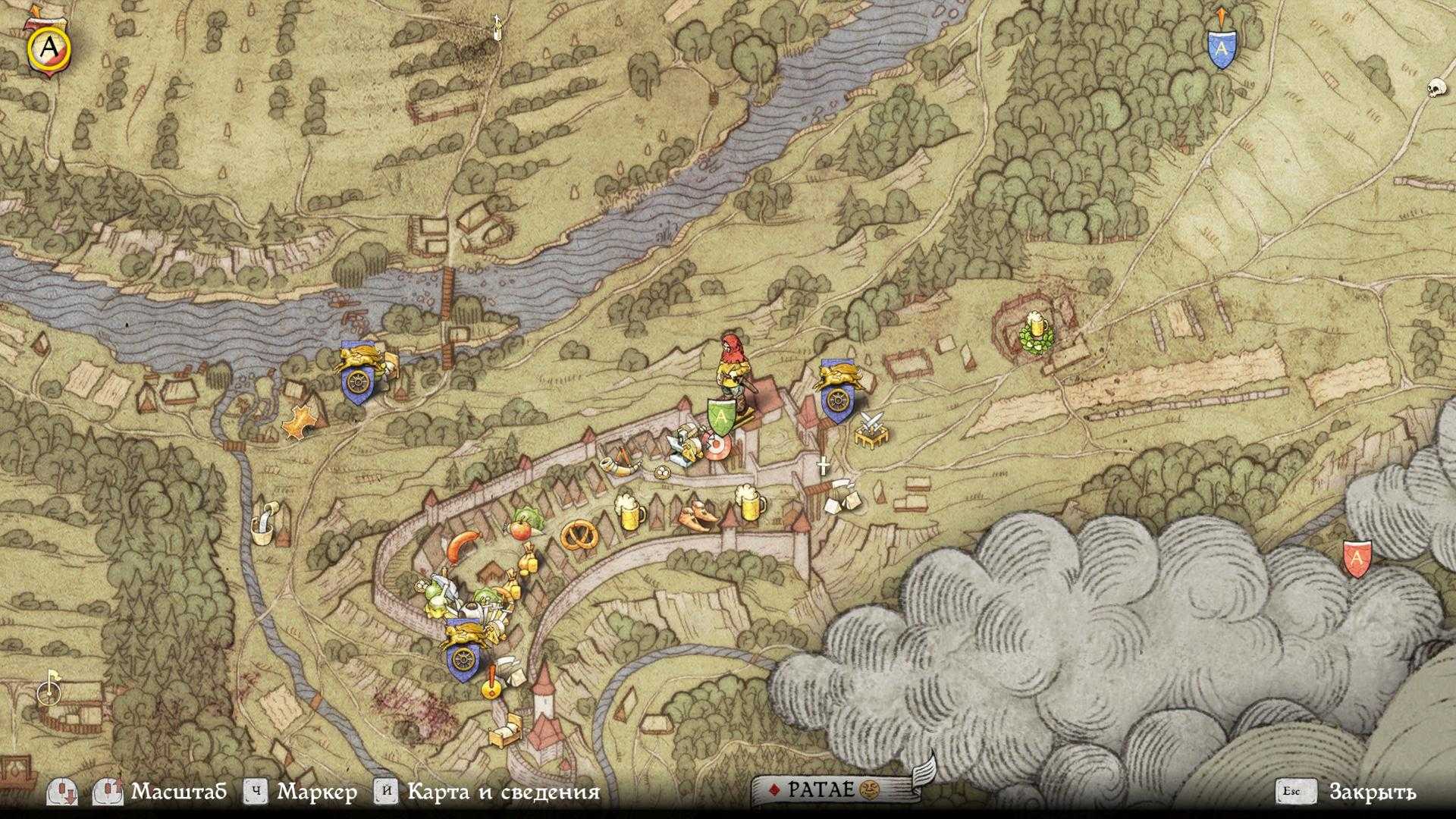Choose the wreathed beer mug tavern marker
The image size is (1456, 819).
pos(1035,333)
